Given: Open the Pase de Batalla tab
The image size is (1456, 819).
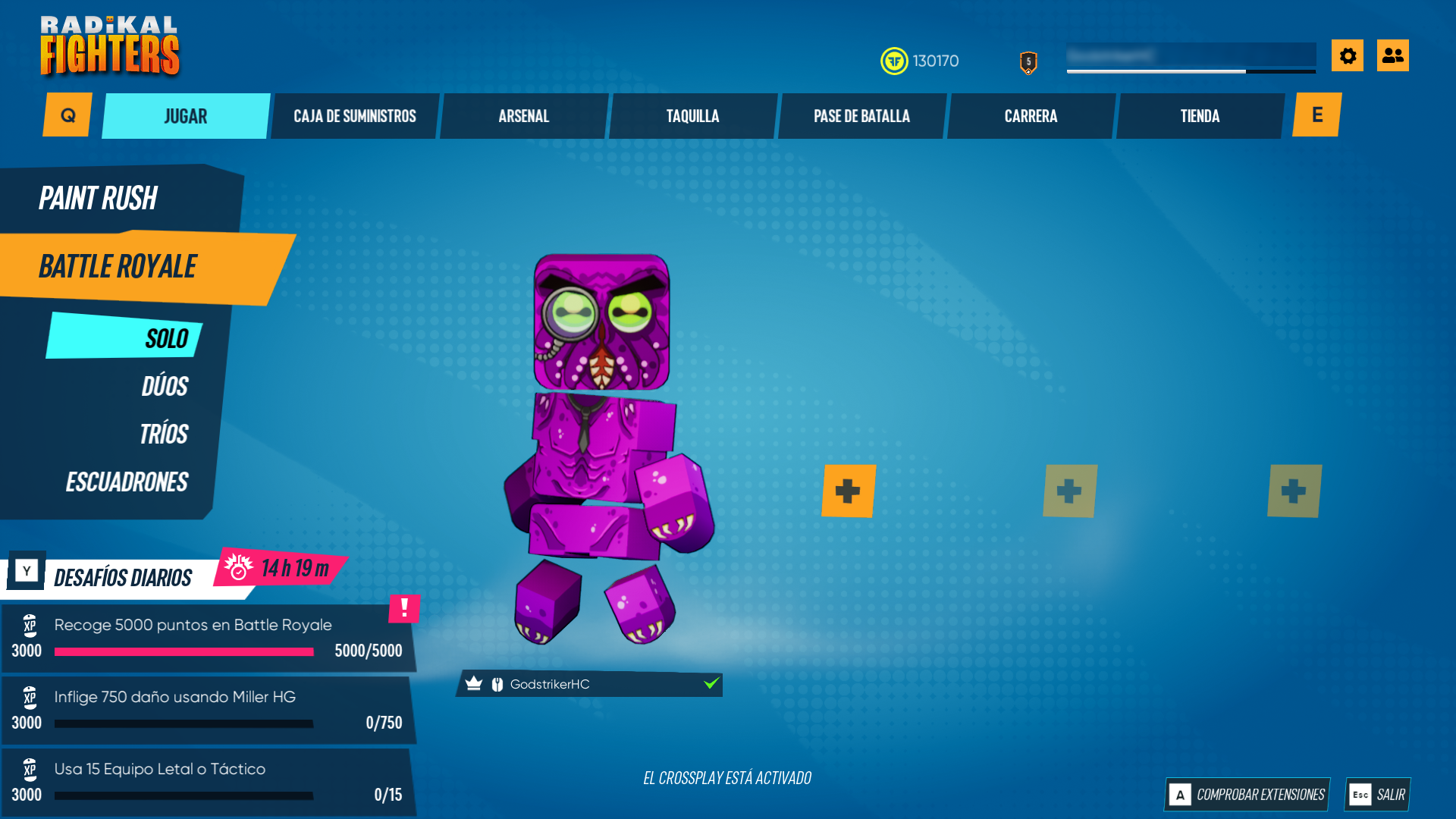Looking at the screenshot, I should [862, 116].
